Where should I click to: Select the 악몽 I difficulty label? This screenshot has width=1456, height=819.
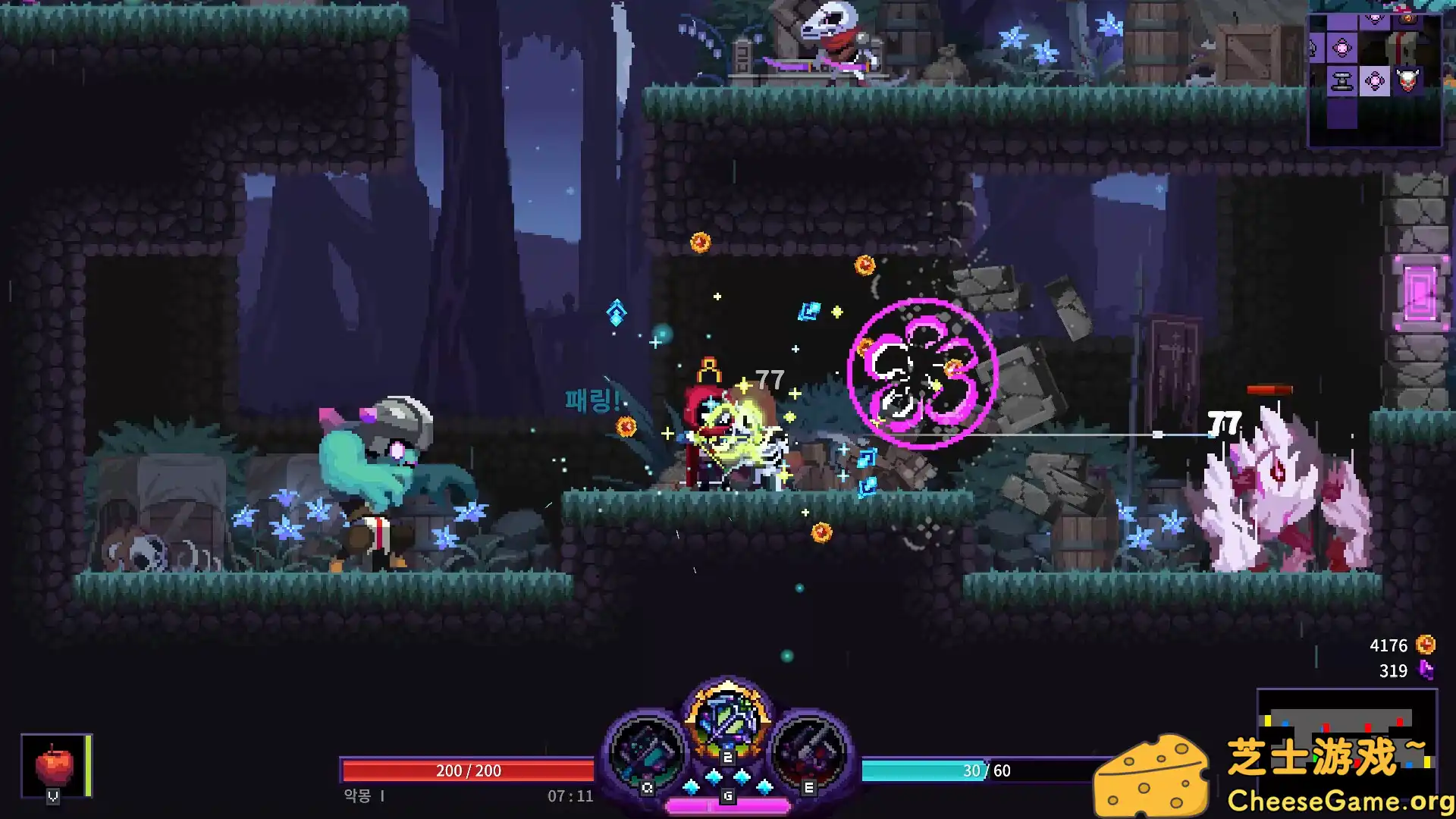tap(361, 796)
